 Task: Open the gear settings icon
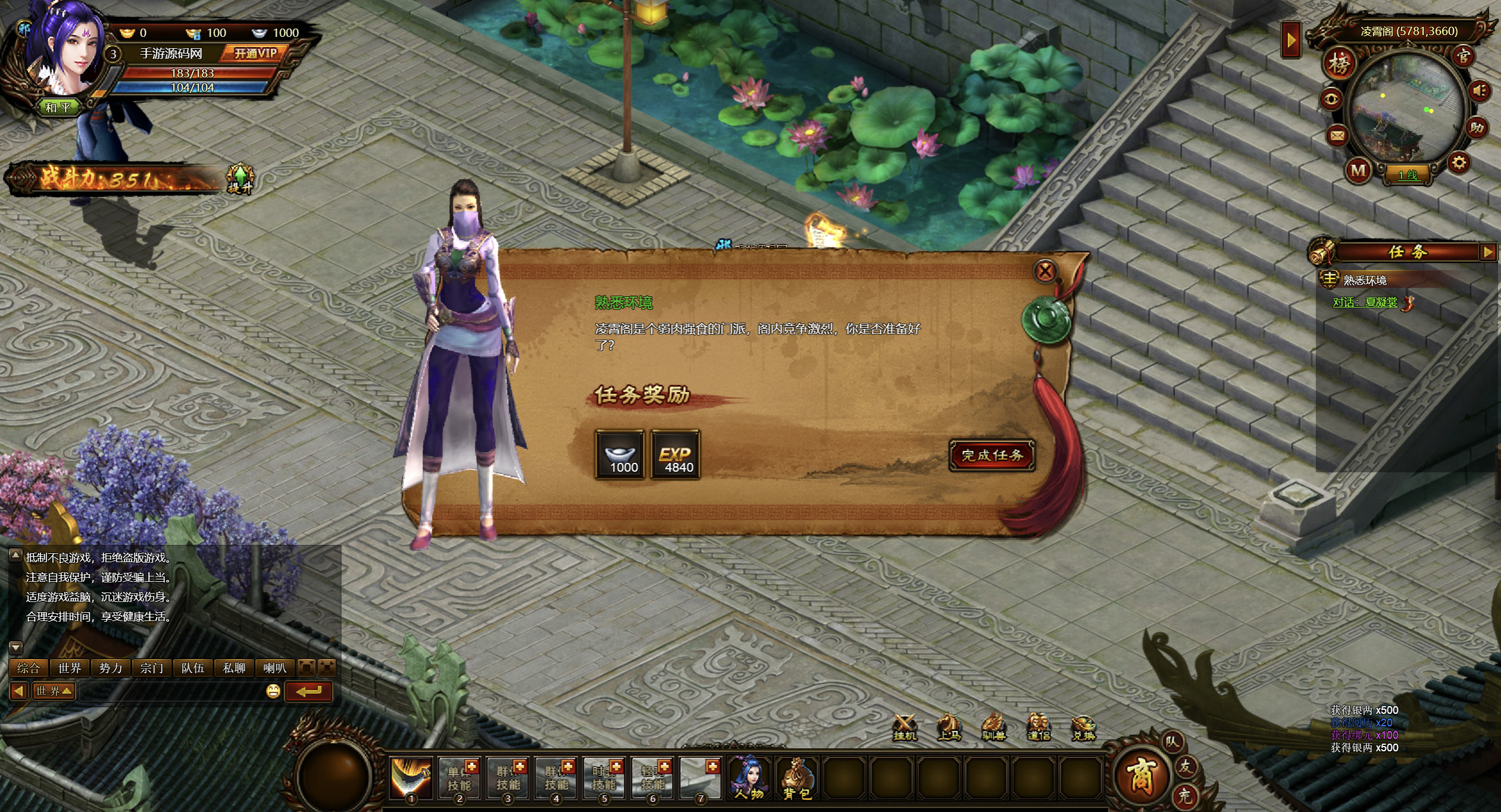(1459, 163)
